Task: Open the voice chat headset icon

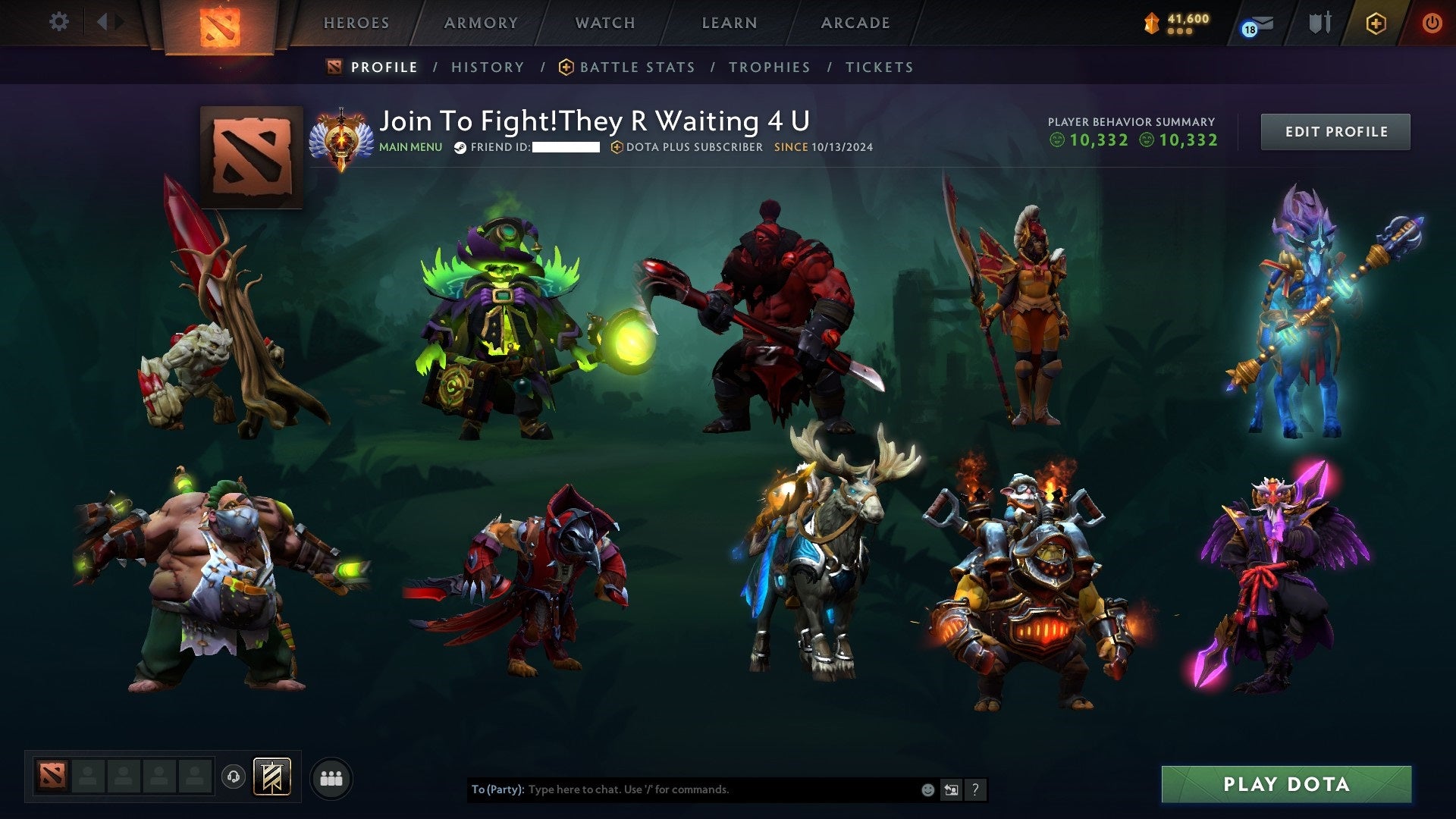Action: (234, 777)
